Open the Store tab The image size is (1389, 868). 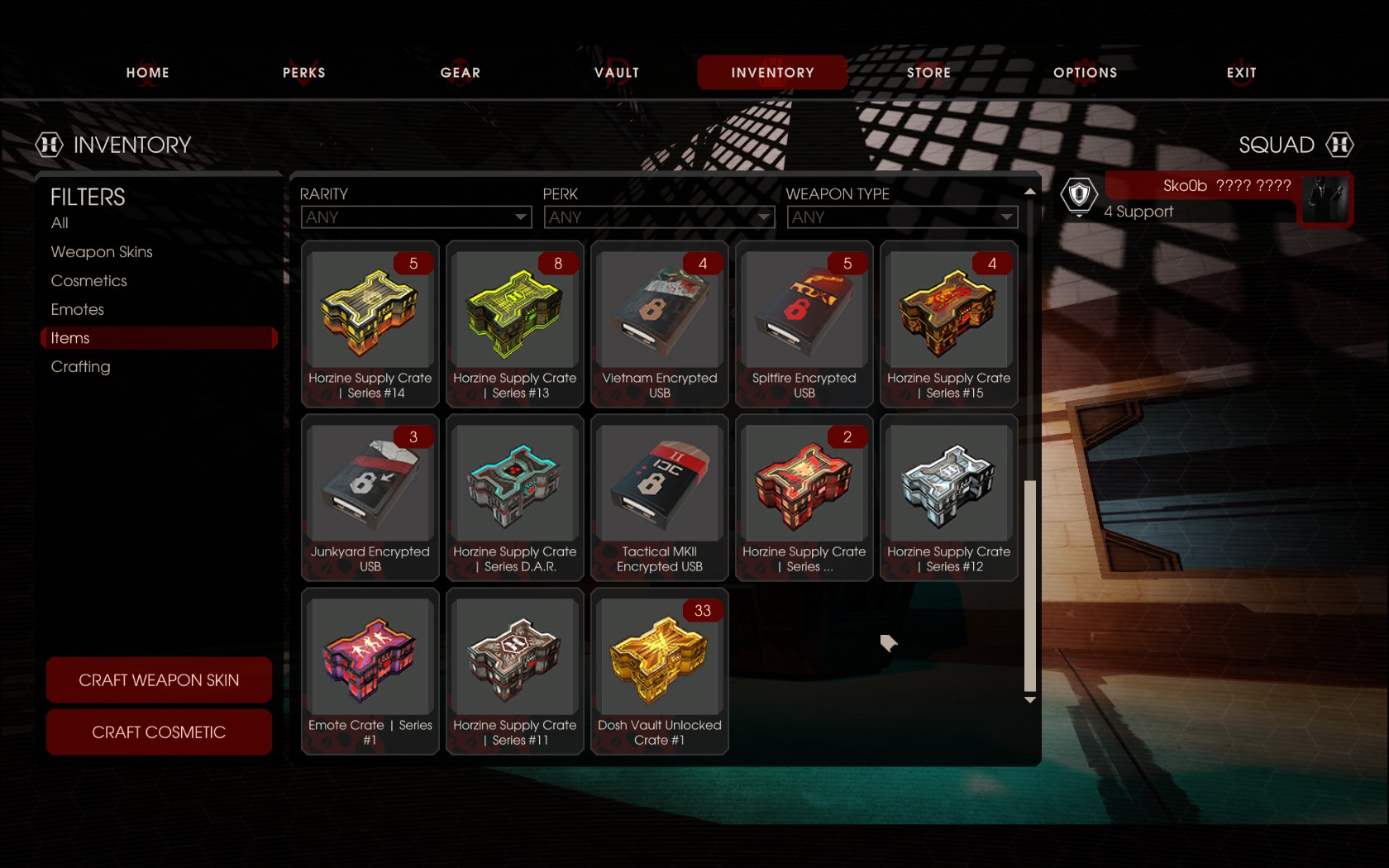pos(928,73)
